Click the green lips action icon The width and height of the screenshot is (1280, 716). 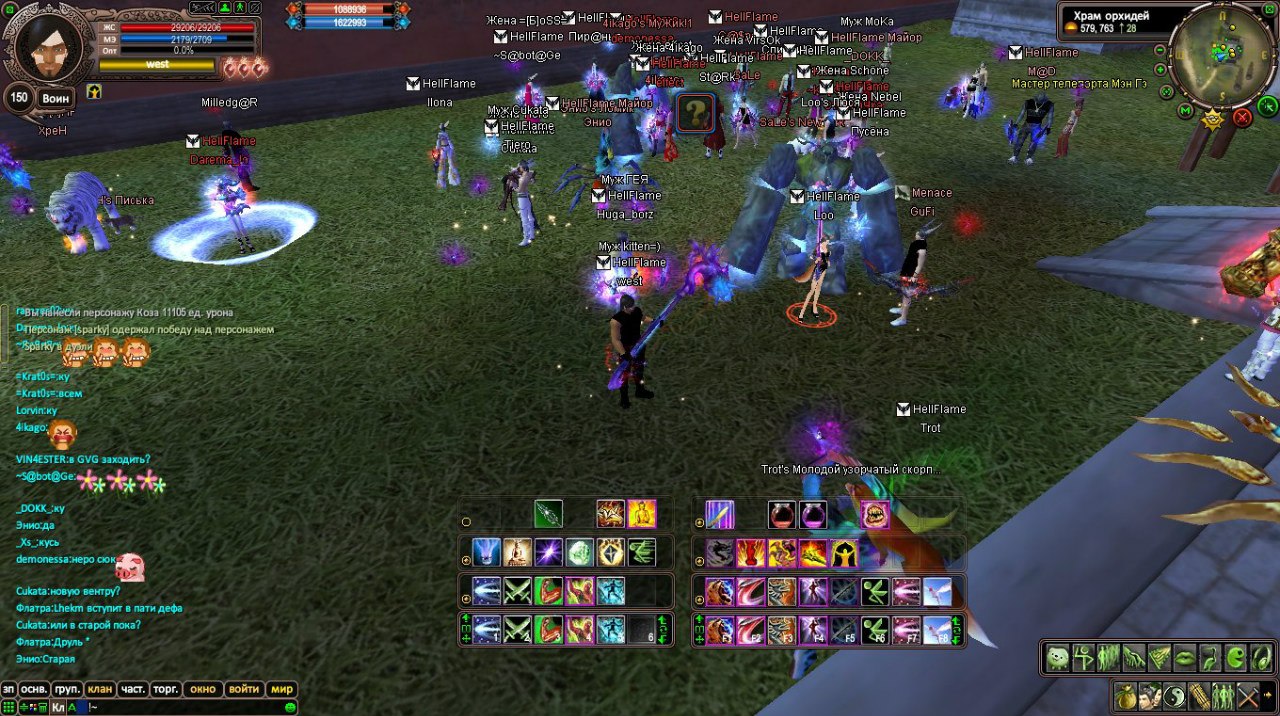click(x=1185, y=657)
